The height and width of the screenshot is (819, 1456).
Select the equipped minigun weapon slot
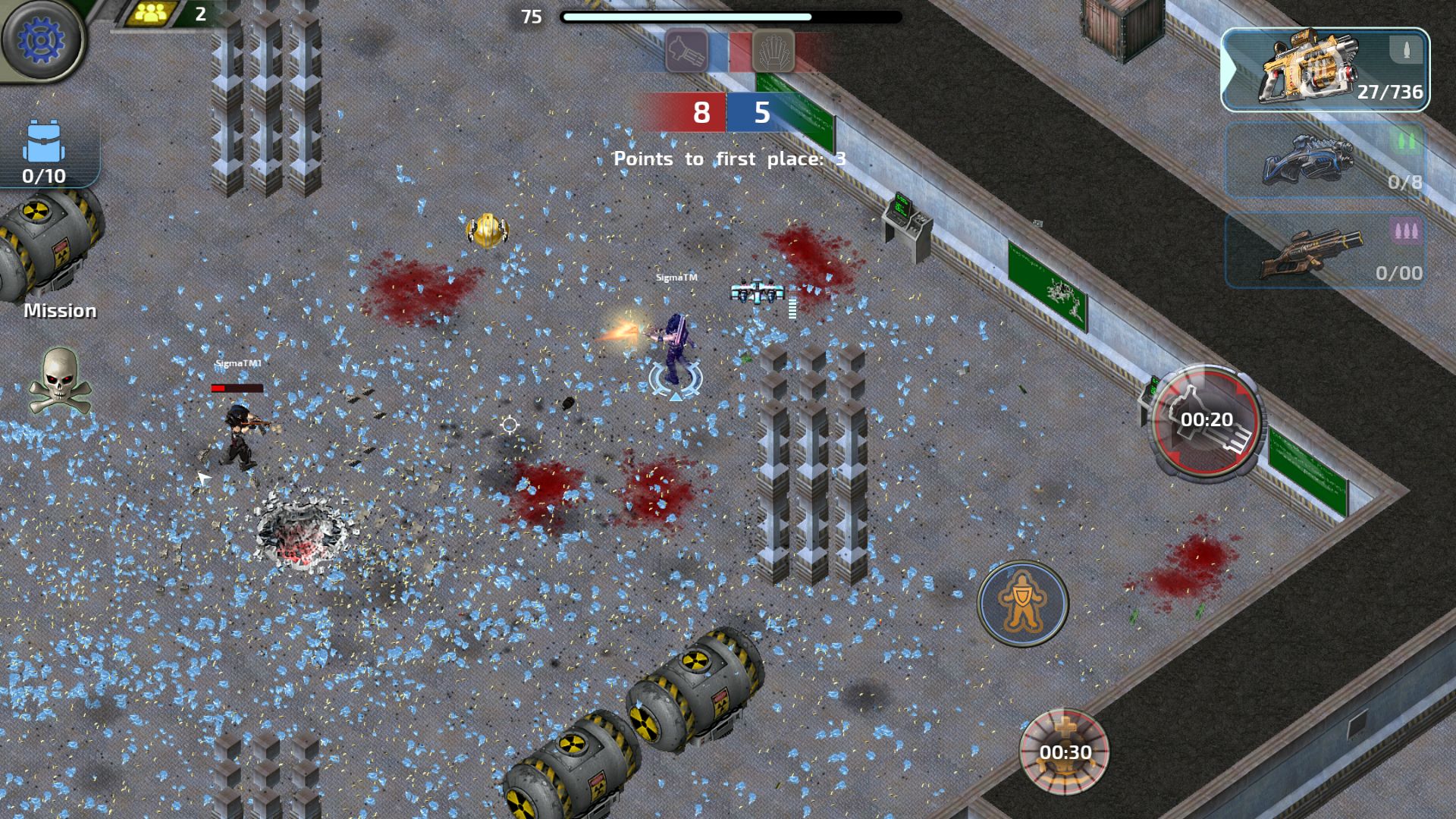click(x=1325, y=71)
